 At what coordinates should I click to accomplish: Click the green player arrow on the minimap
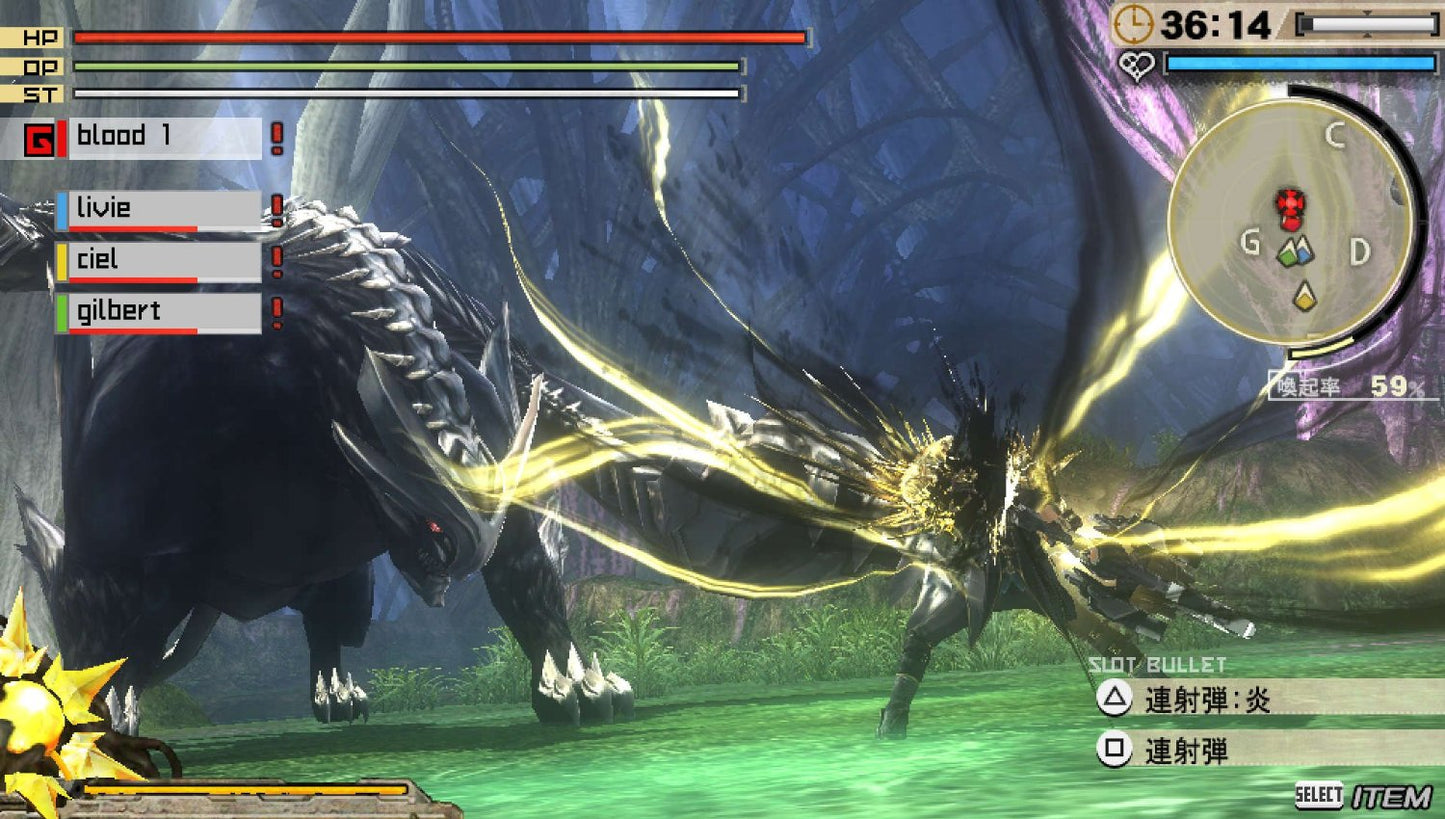point(1286,254)
